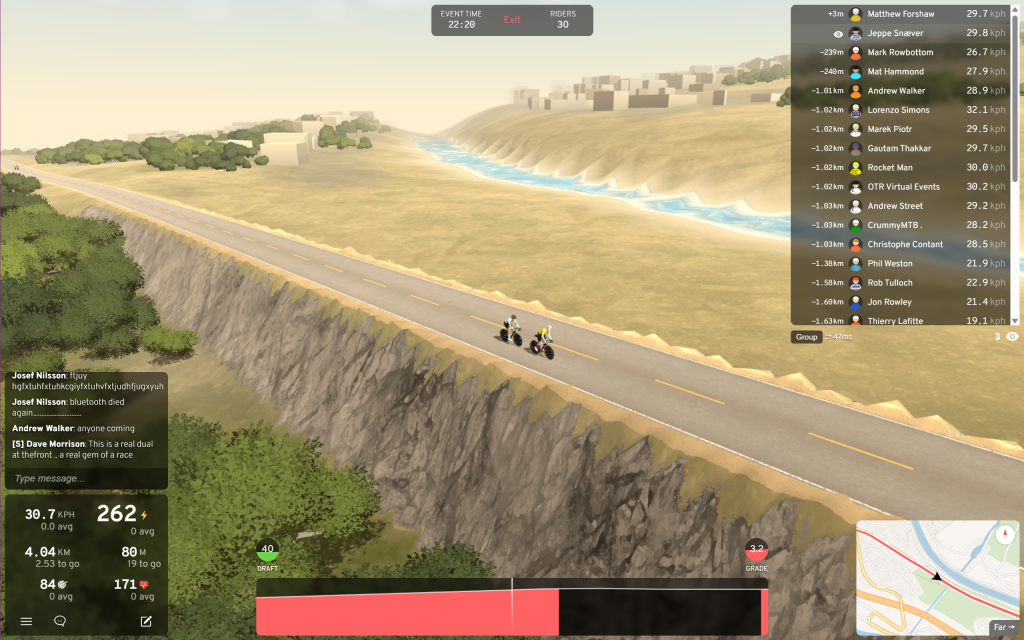
Task: Exit the event using the red Exit button
Action: click(x=512, y=20)
